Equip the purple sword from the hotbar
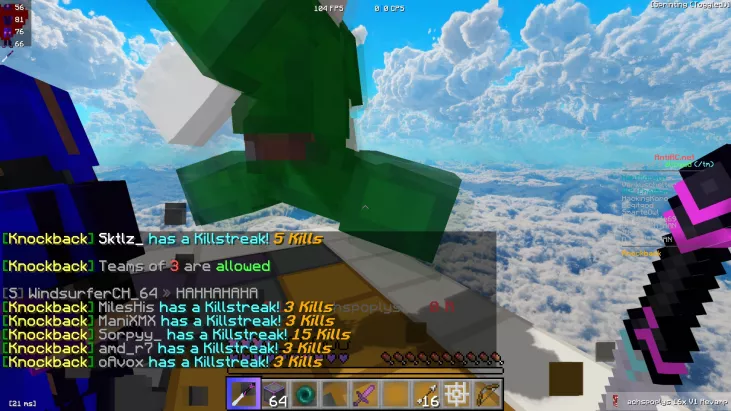 pyautogui.click(x=366, y=394)
